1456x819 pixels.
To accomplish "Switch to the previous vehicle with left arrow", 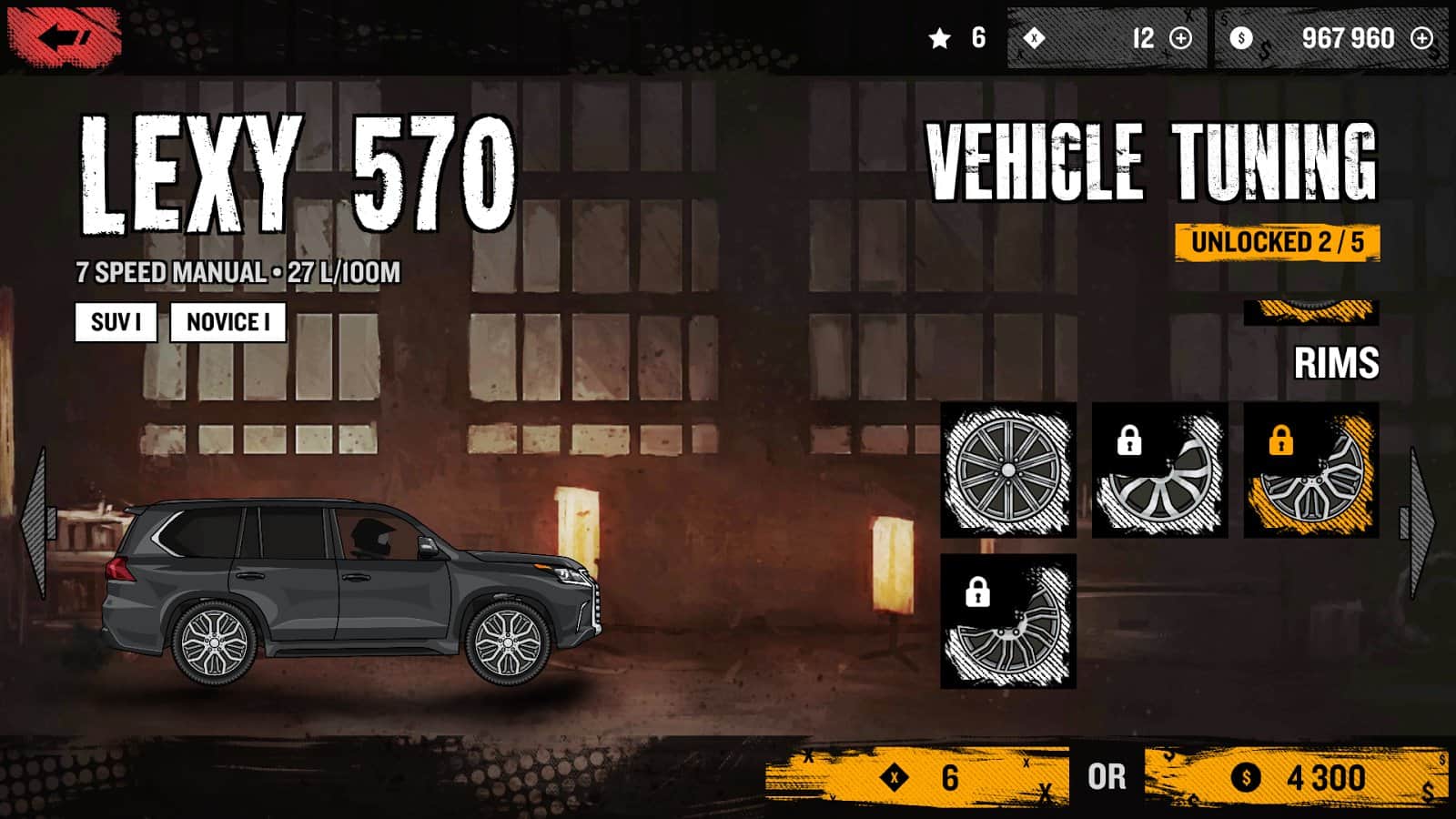I will 36,523.
